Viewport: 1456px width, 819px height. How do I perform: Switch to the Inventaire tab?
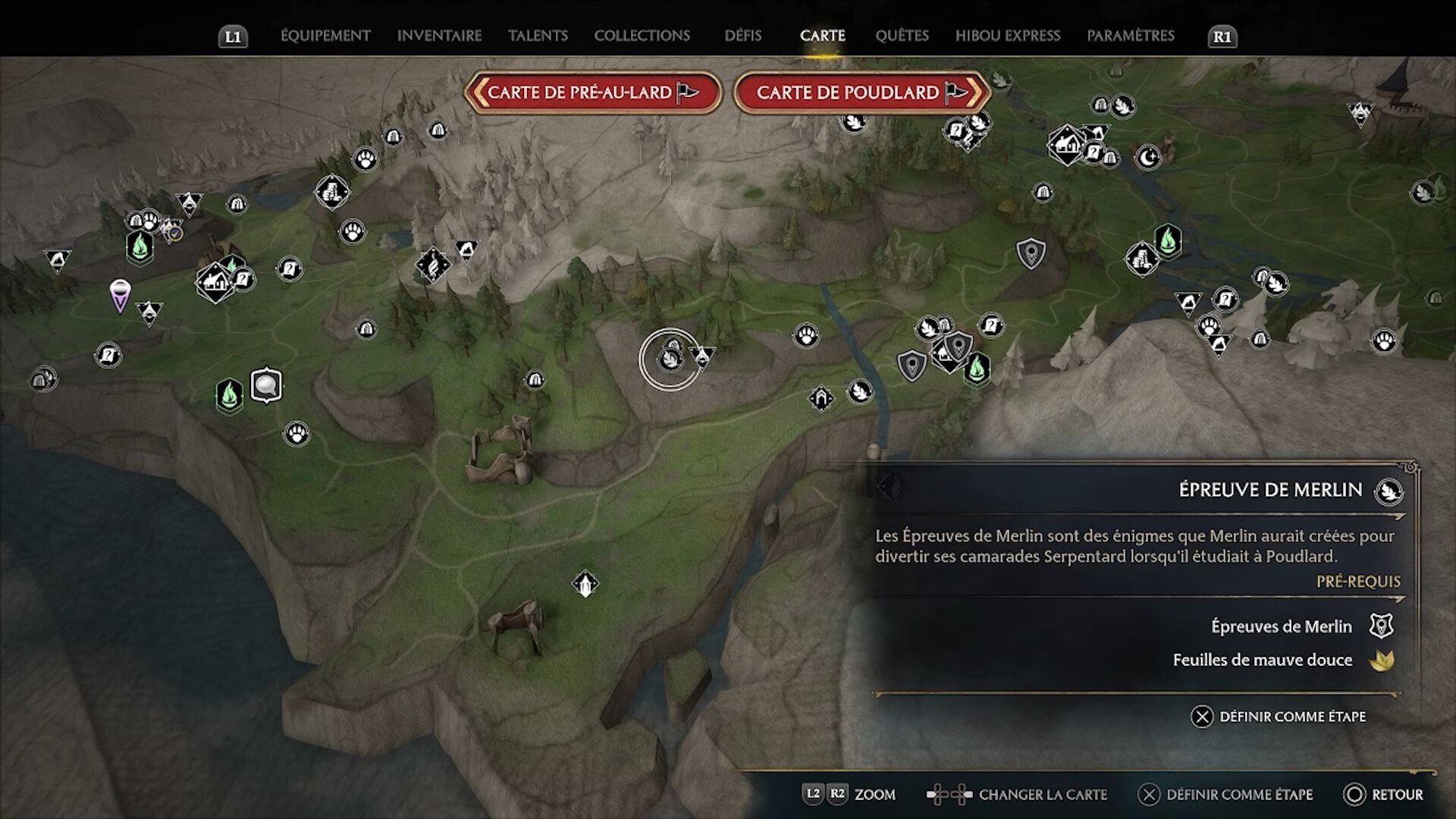point(439,36)
